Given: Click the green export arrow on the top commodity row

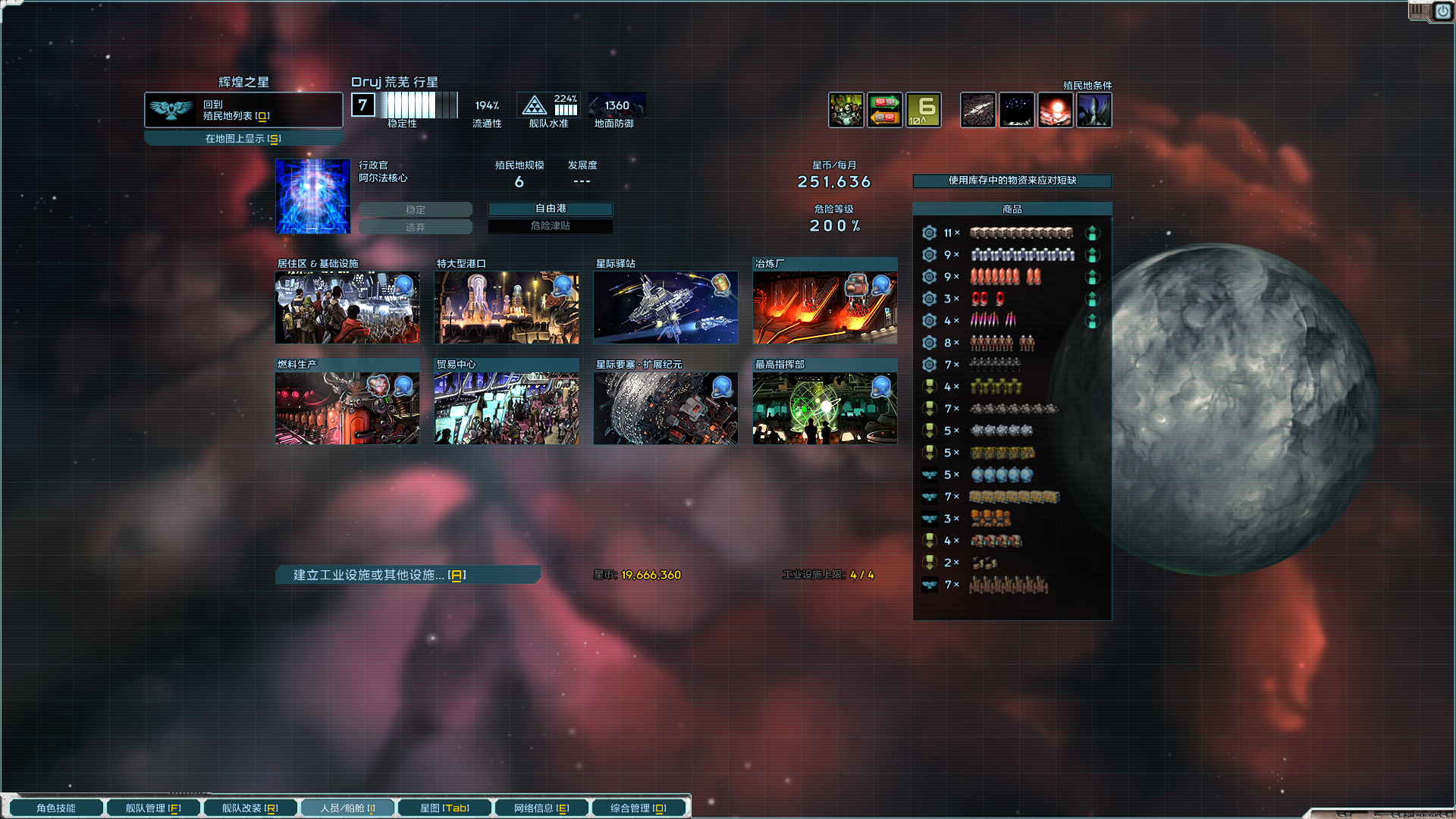Looking at the screenshot, I should click(x=1093, y=233).
